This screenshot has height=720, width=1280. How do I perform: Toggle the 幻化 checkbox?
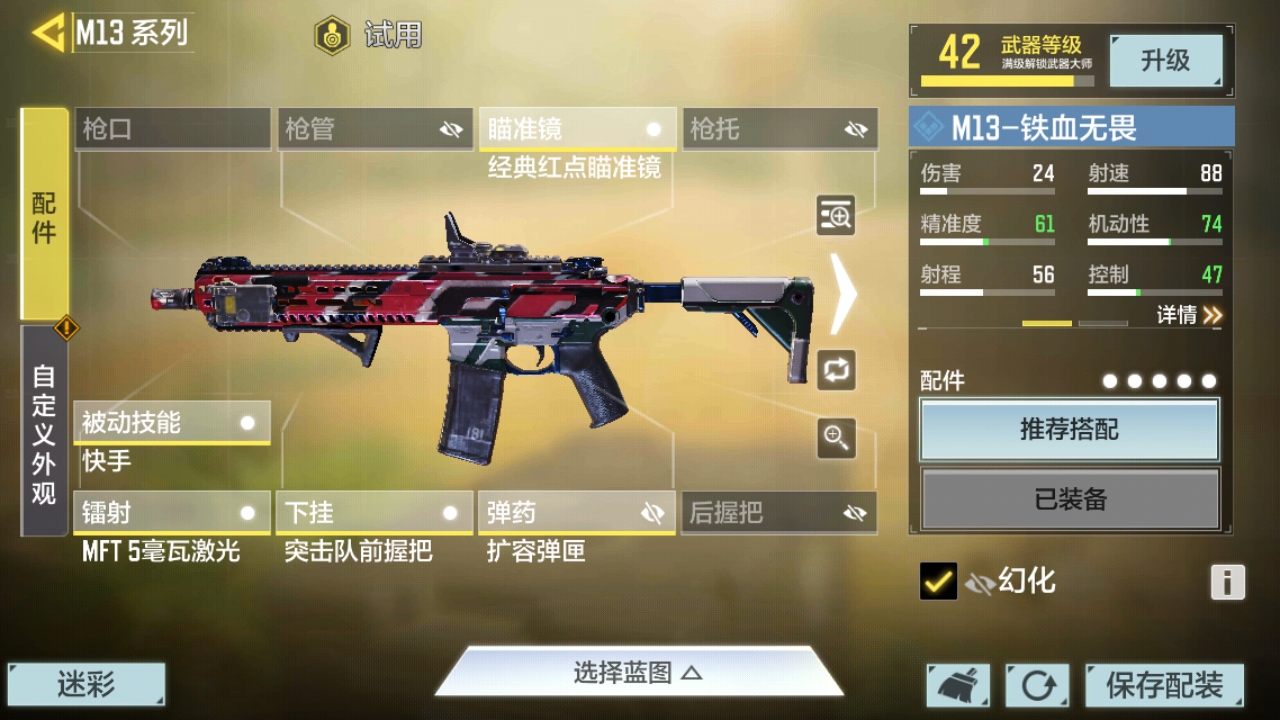(938, 581)
